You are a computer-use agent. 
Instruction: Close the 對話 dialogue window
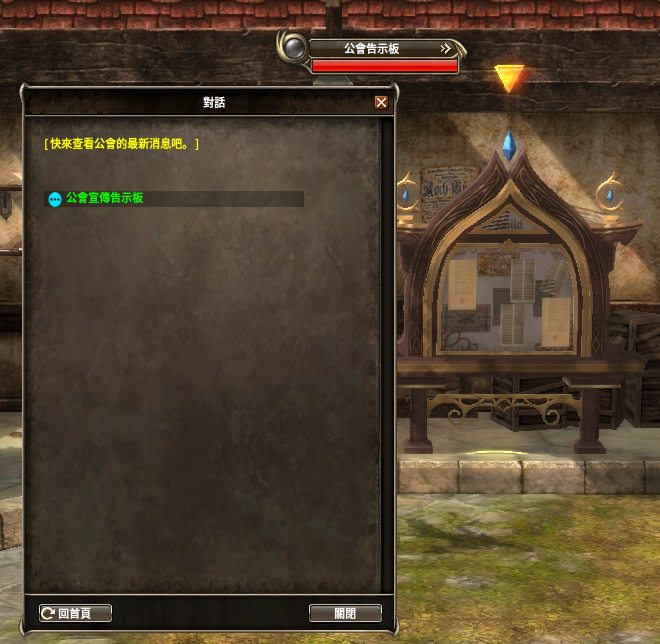(x=381, y=102)
